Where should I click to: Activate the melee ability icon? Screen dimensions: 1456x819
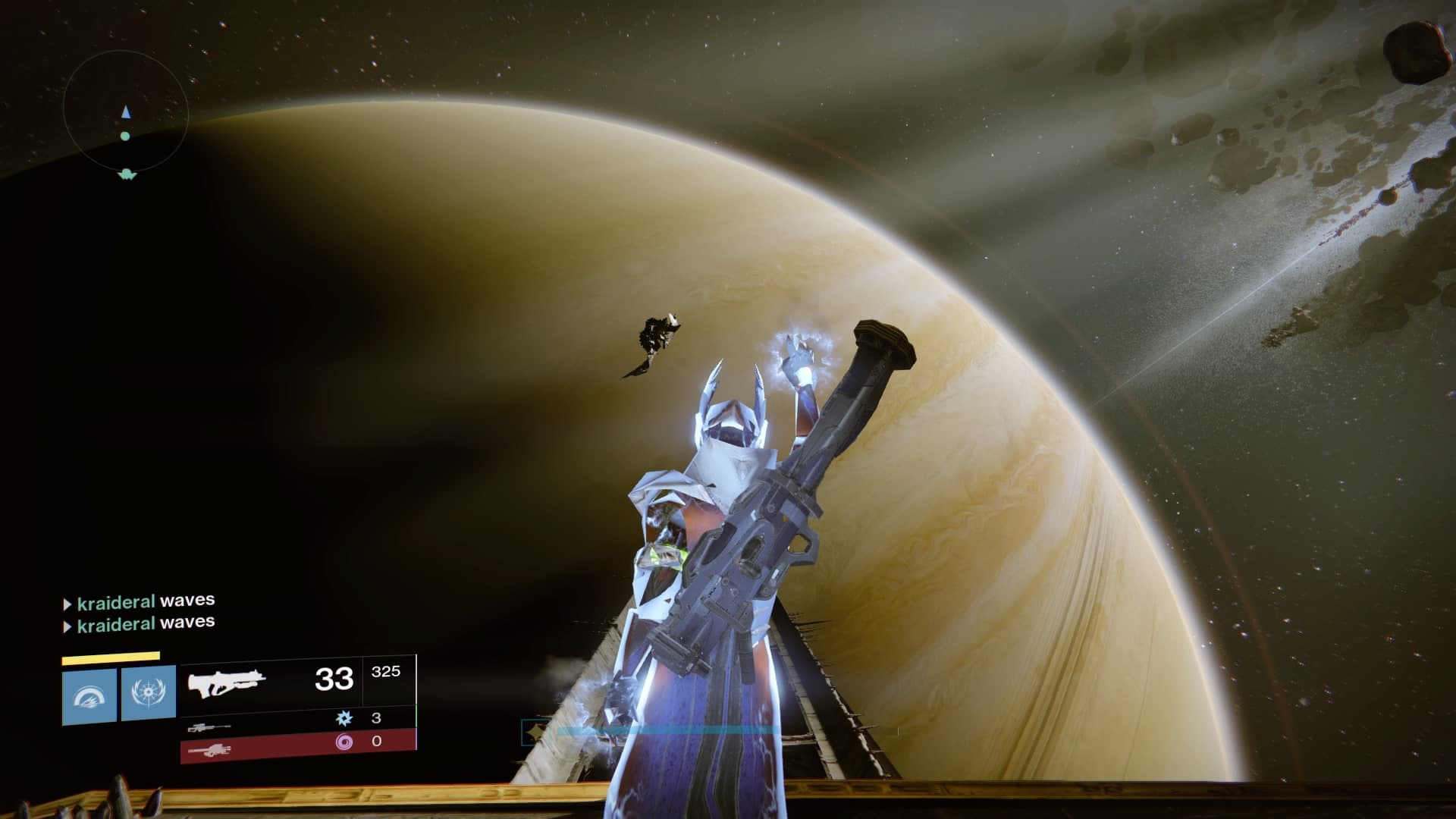pyautogui.click(x=149, y=695)
